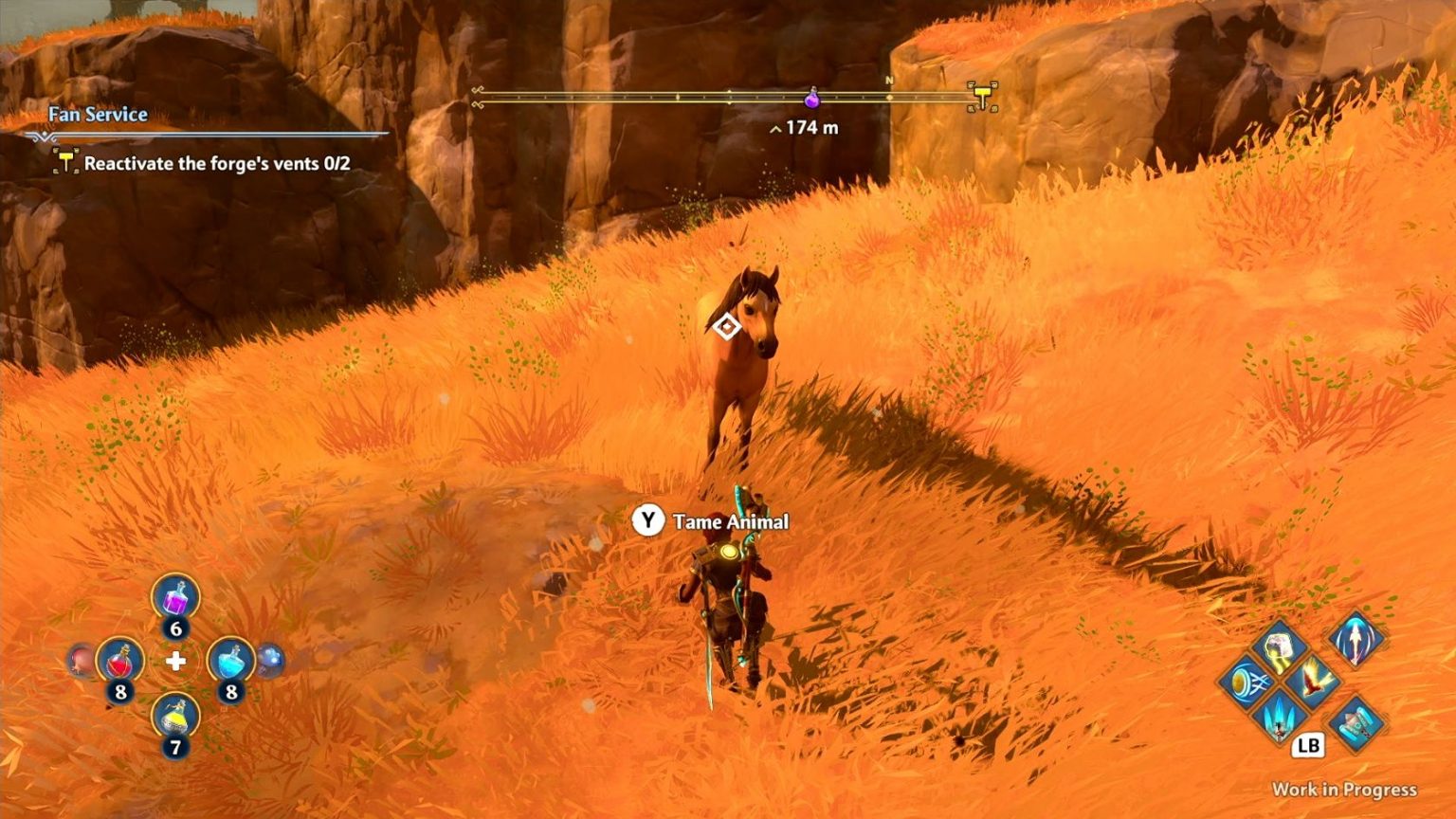Viewport: 1456px width, 819px height.
Task: Click the purple potion marker on the compass
Action: coord(811,97)
